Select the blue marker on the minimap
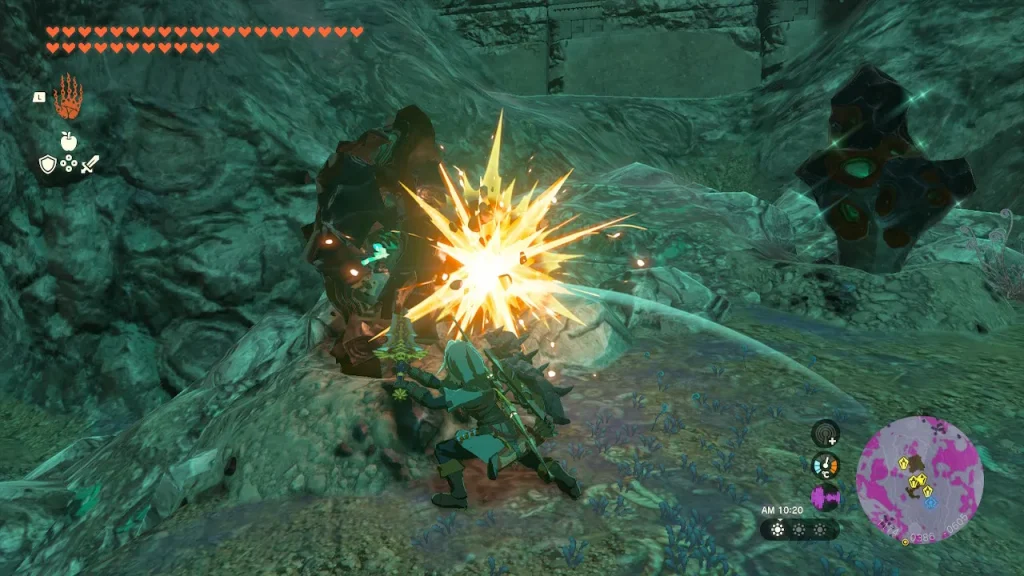 (x=930, y=502)
